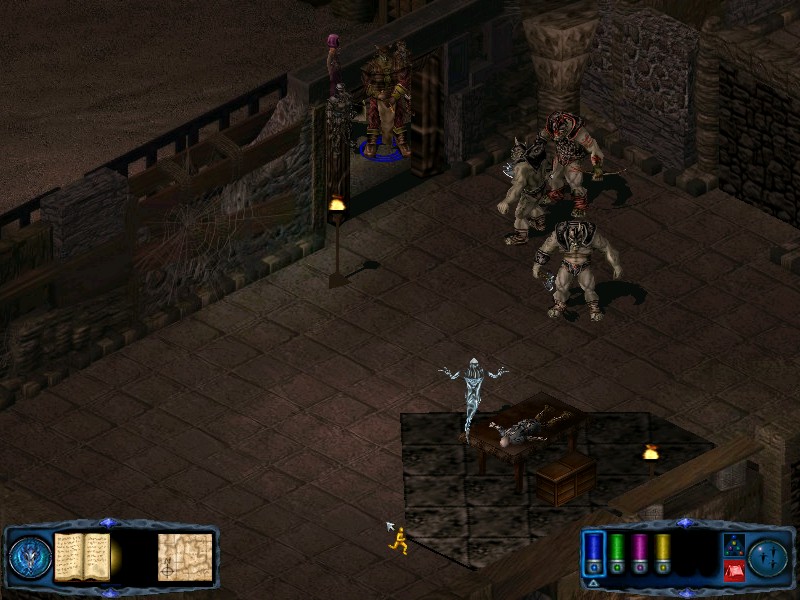
Task: Click the round three-figures party button
Action: [x=767, y=557]
